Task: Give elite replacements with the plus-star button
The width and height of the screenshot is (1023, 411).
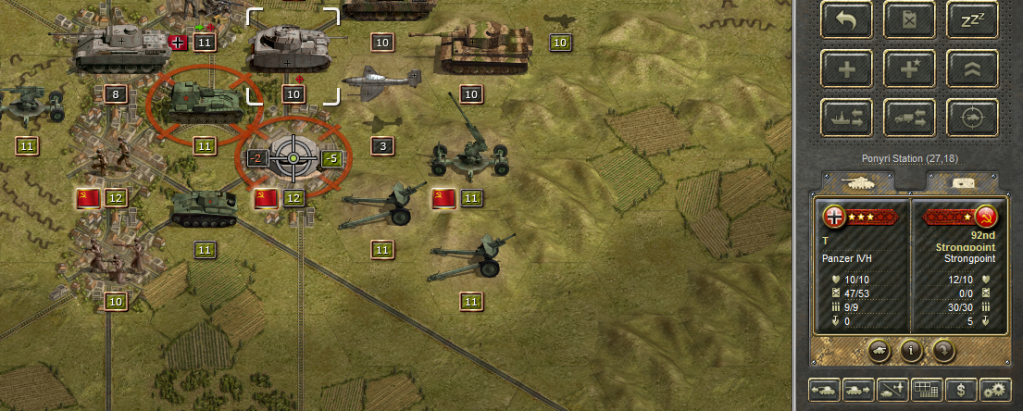Action: [x=909, y=67]
